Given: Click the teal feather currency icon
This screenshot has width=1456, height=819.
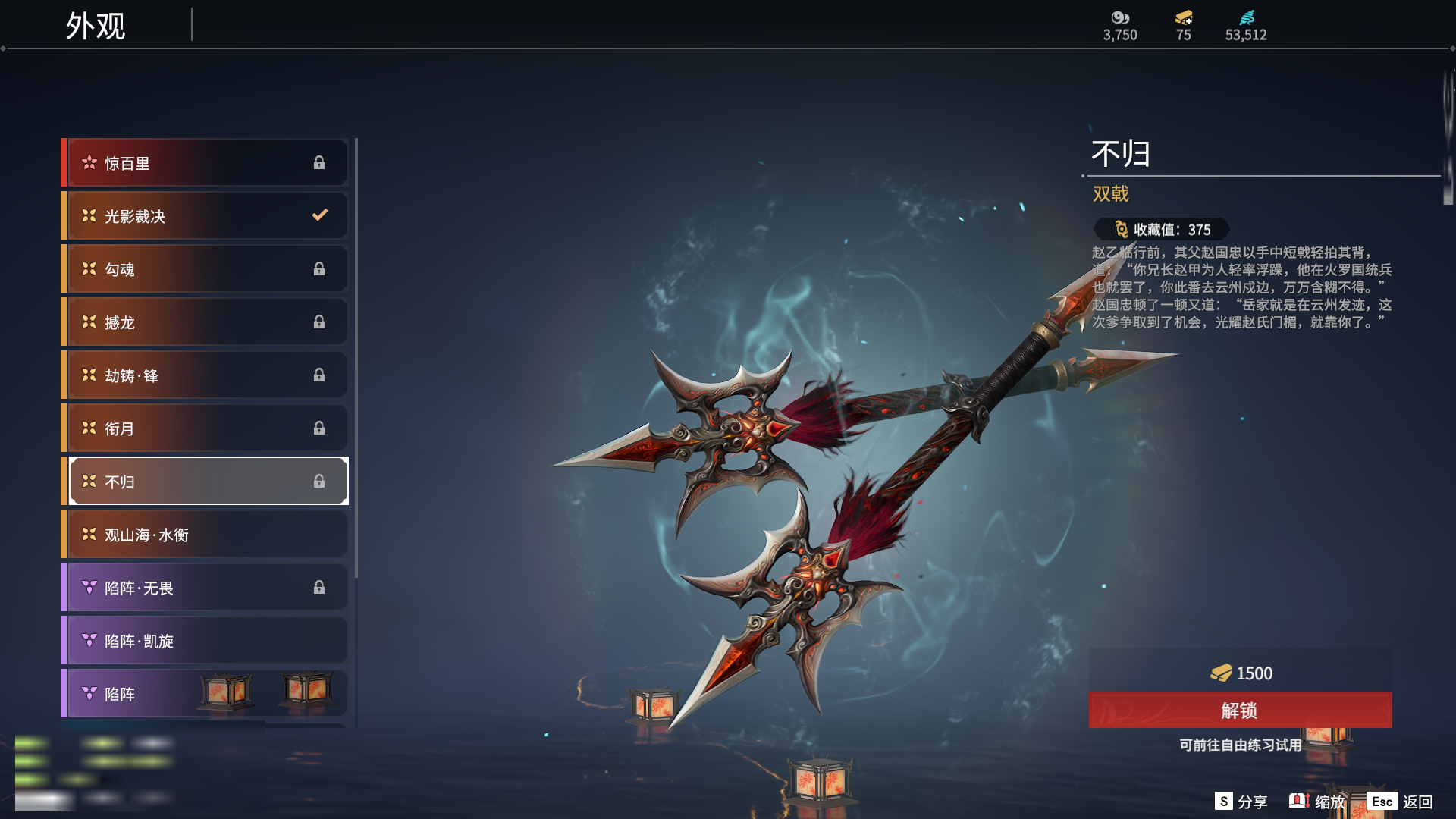Looking at the screenshot, I should click(1246, 18).
